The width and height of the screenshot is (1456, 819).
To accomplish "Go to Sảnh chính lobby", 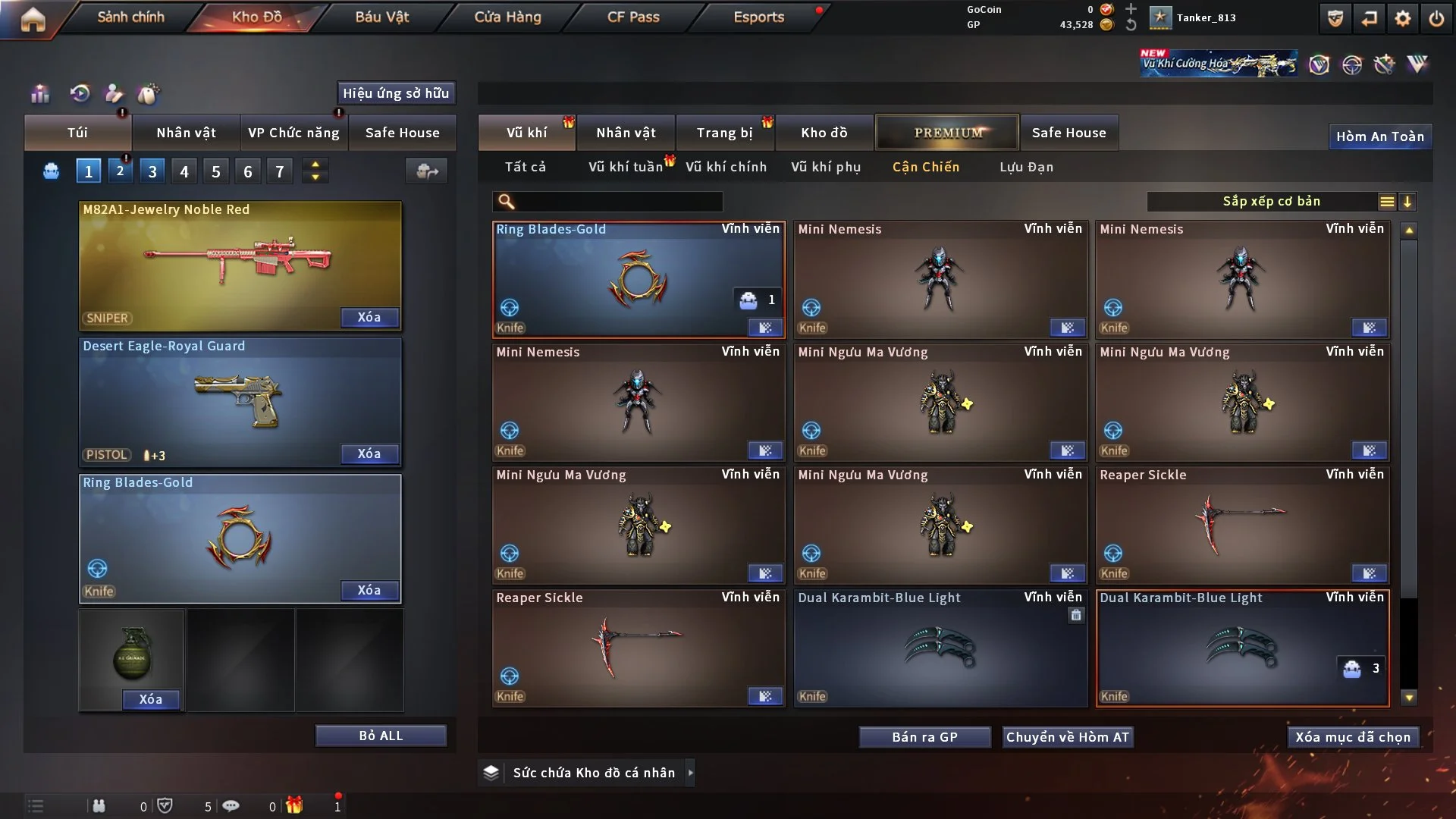I will [x=130, y=17].
